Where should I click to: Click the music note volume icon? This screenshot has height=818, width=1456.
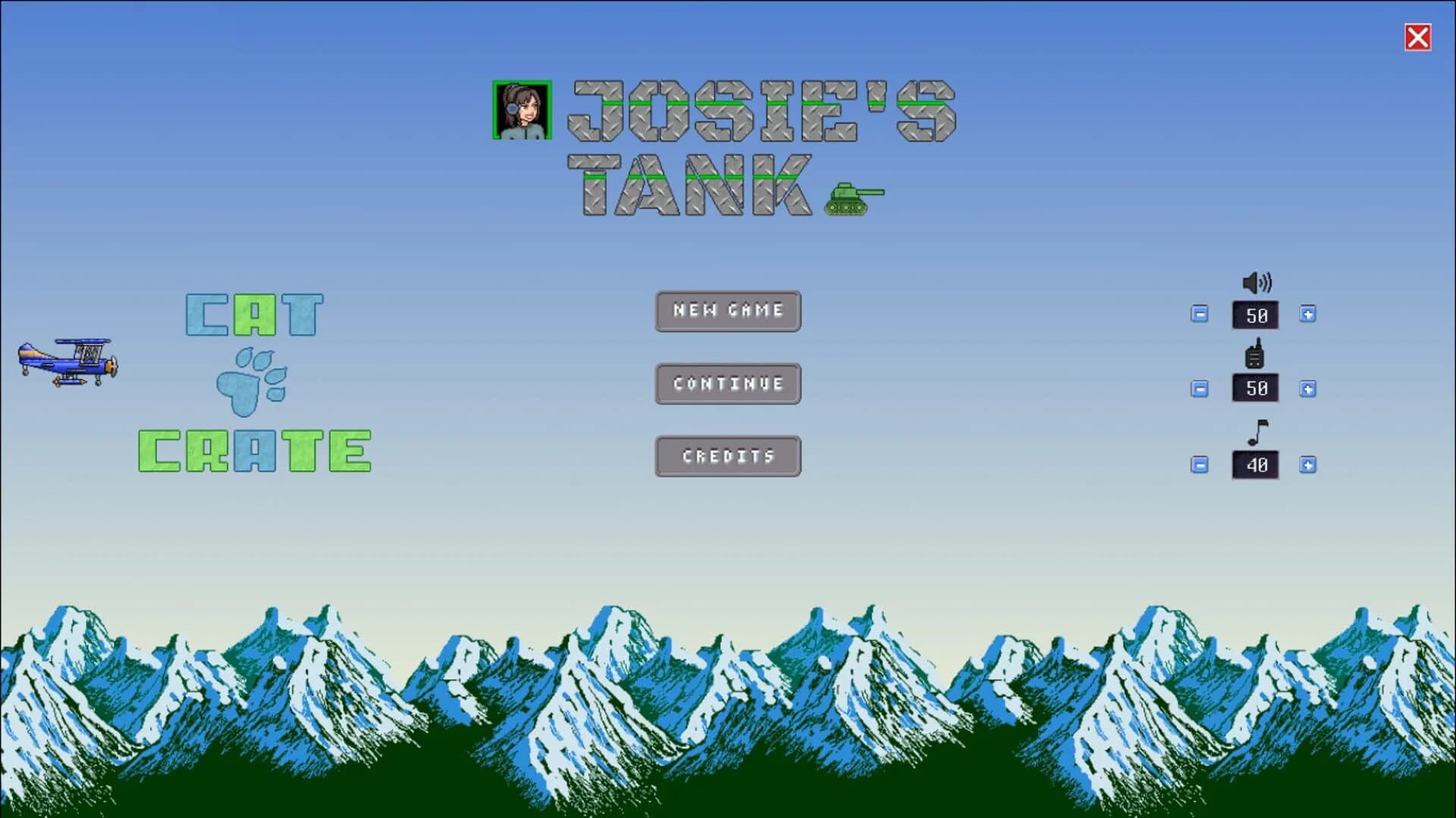[x=1255, y=432]
